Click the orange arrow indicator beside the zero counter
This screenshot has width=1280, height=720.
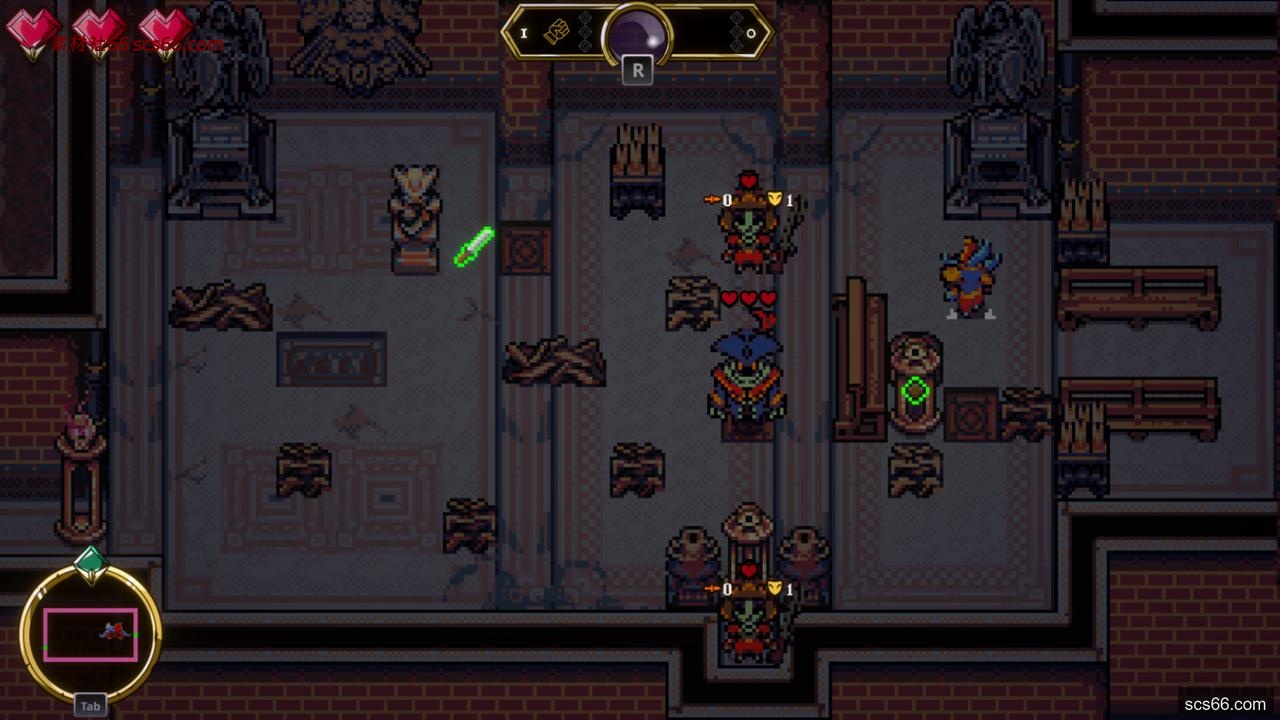[710, 198]
